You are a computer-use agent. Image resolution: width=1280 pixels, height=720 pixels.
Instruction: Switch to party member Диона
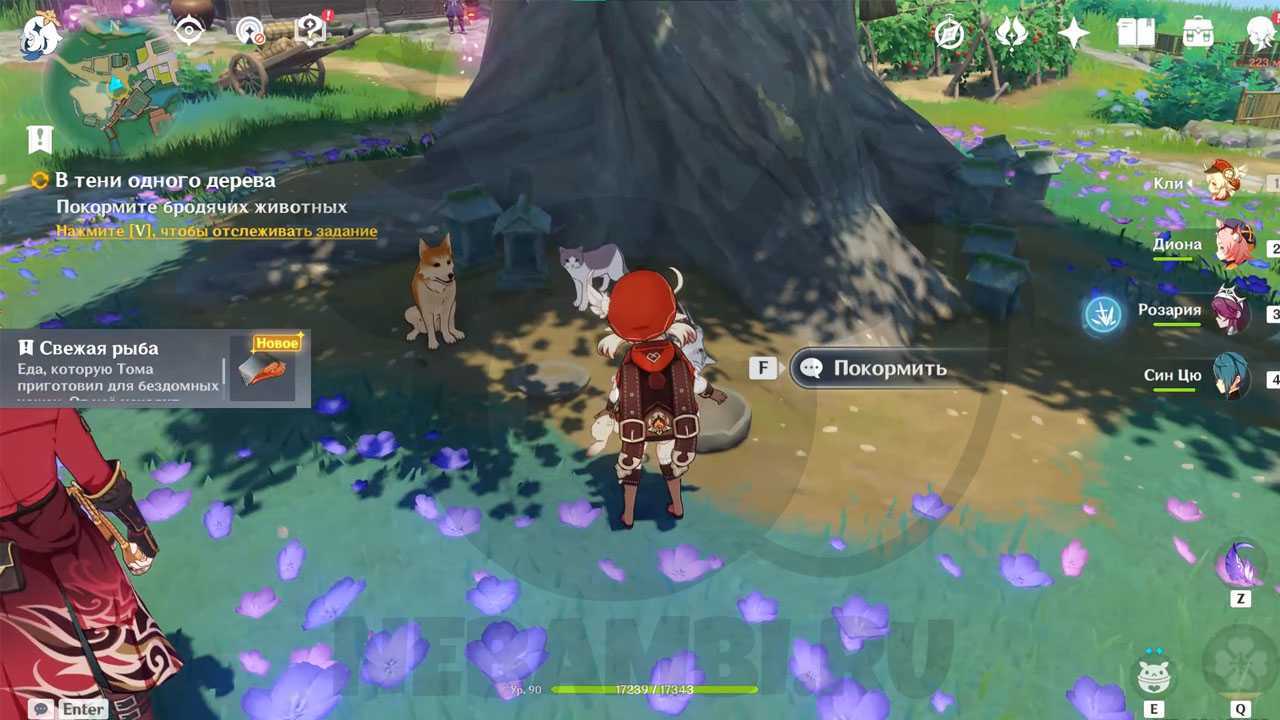click(x=1233, y=246)
